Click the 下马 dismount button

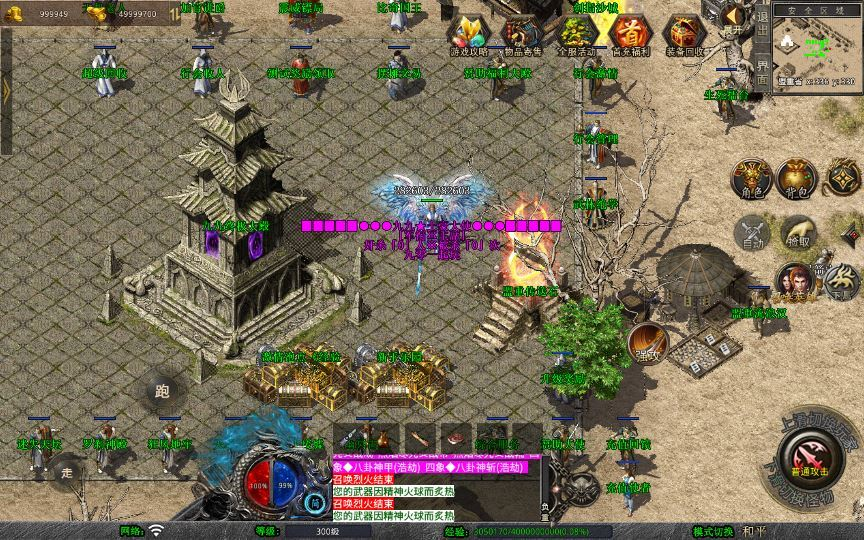tap(838, 283)
